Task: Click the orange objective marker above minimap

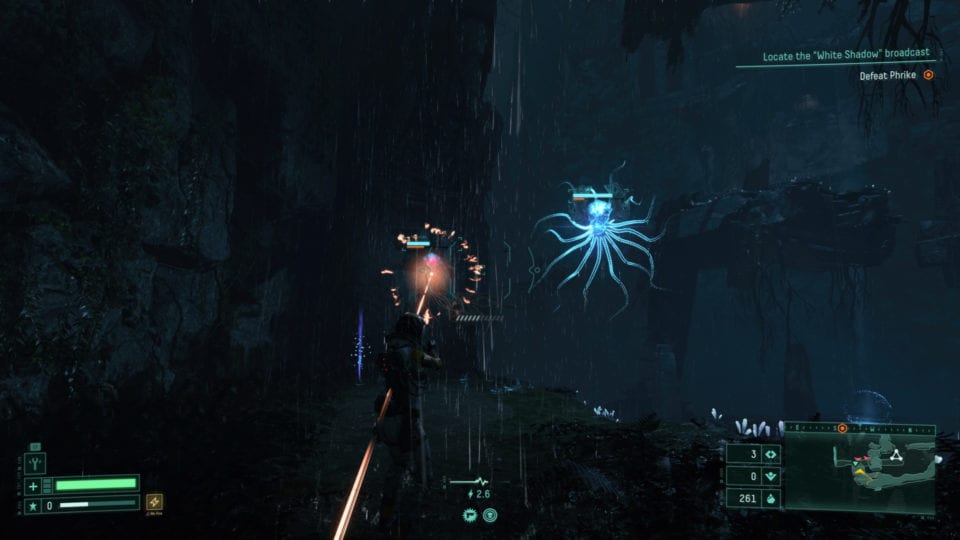Action: pyautogui.click(x=842, y=428)
